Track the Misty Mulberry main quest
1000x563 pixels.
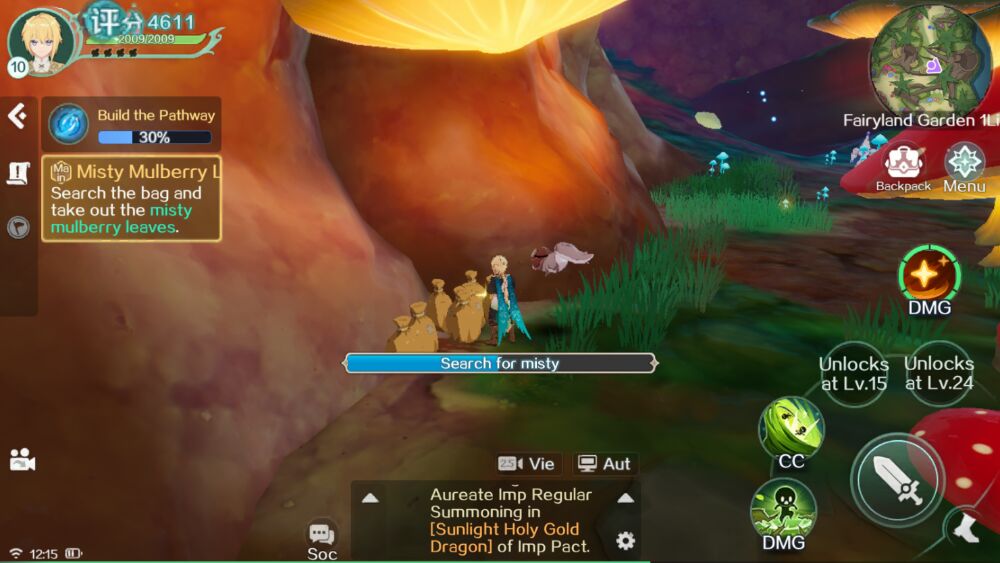131,198
